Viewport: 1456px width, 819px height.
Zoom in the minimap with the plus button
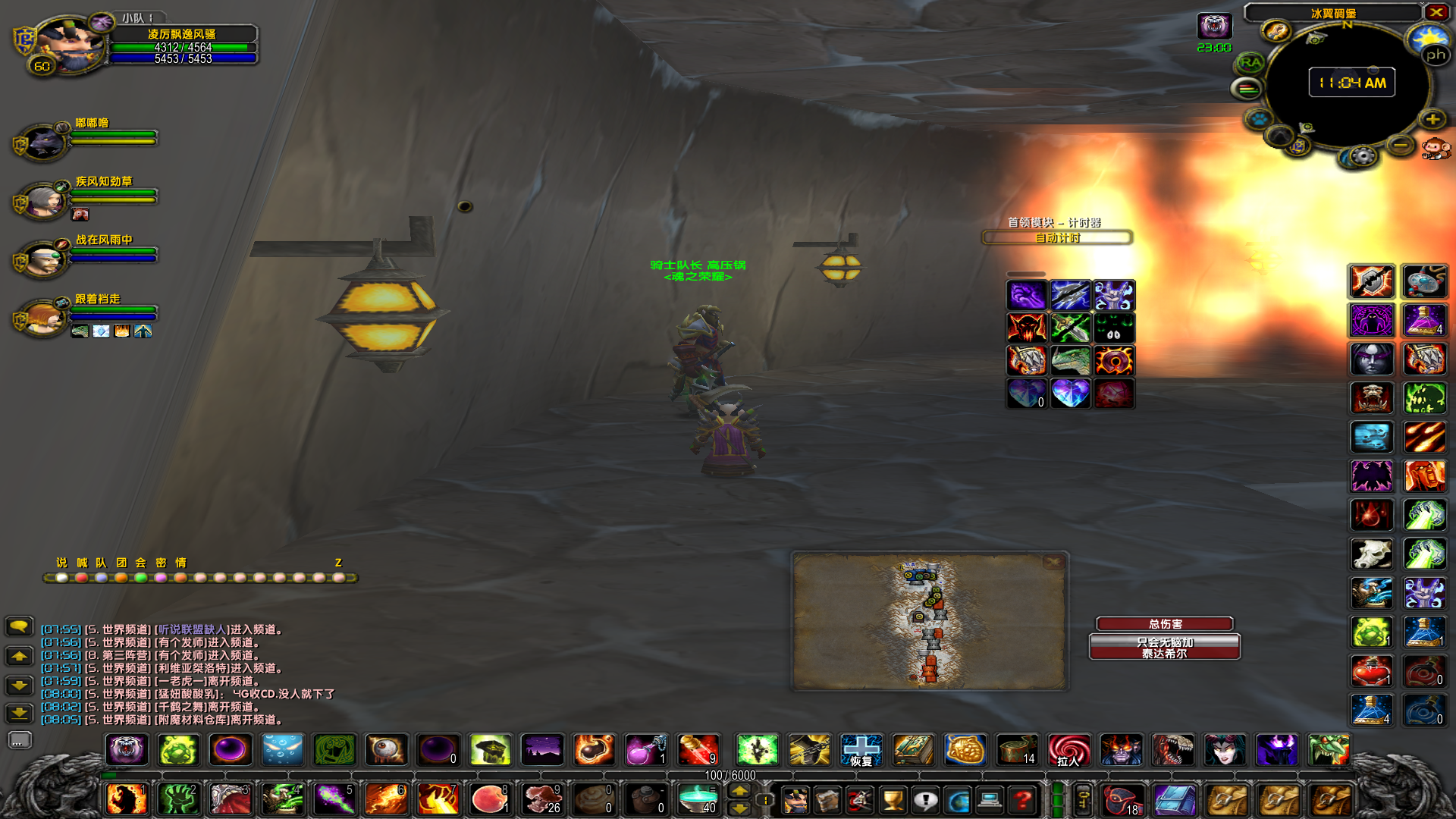pyautogui.click(x=1432, y=119)
